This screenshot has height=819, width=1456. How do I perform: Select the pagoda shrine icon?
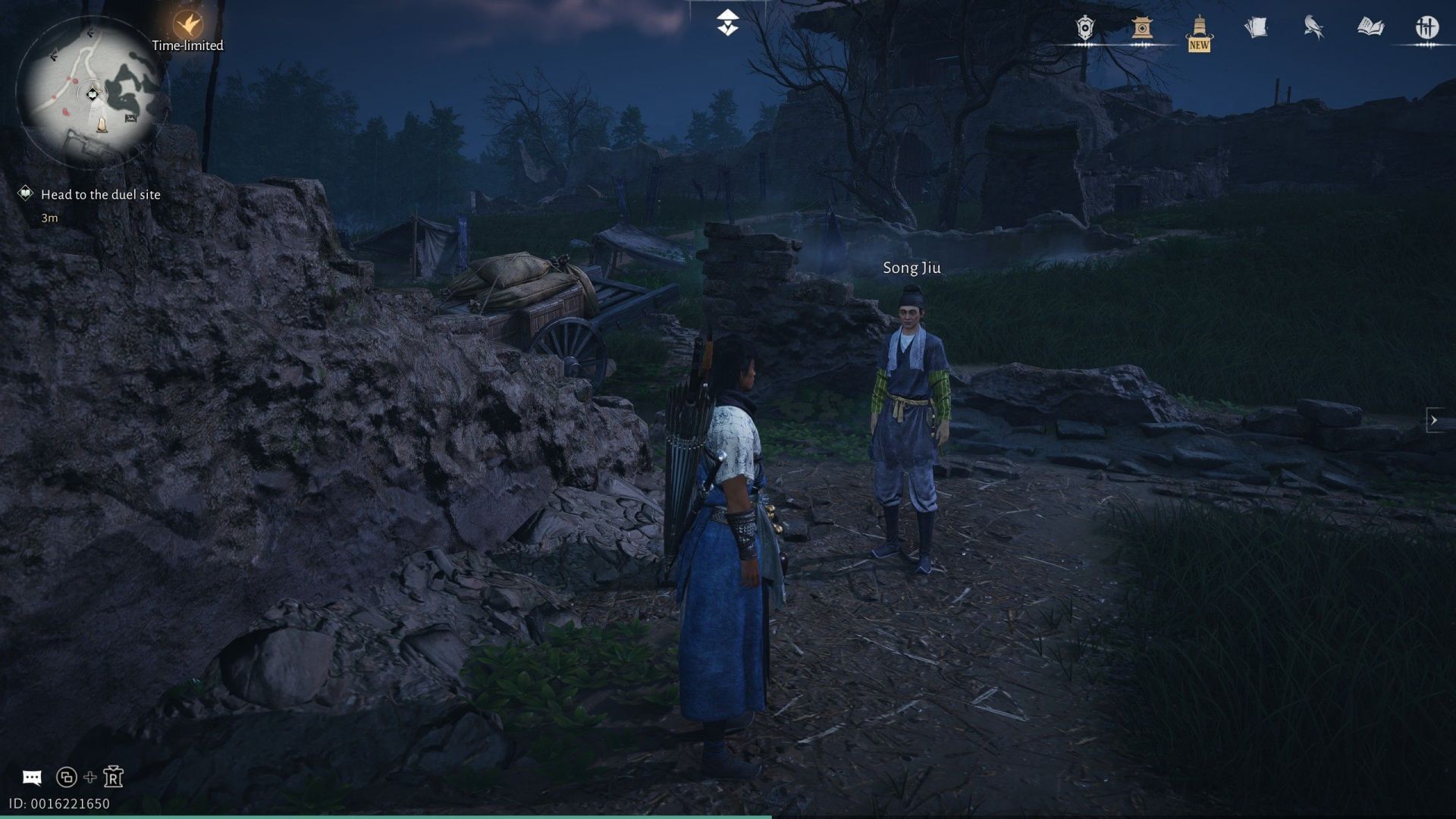[1142, 27]
